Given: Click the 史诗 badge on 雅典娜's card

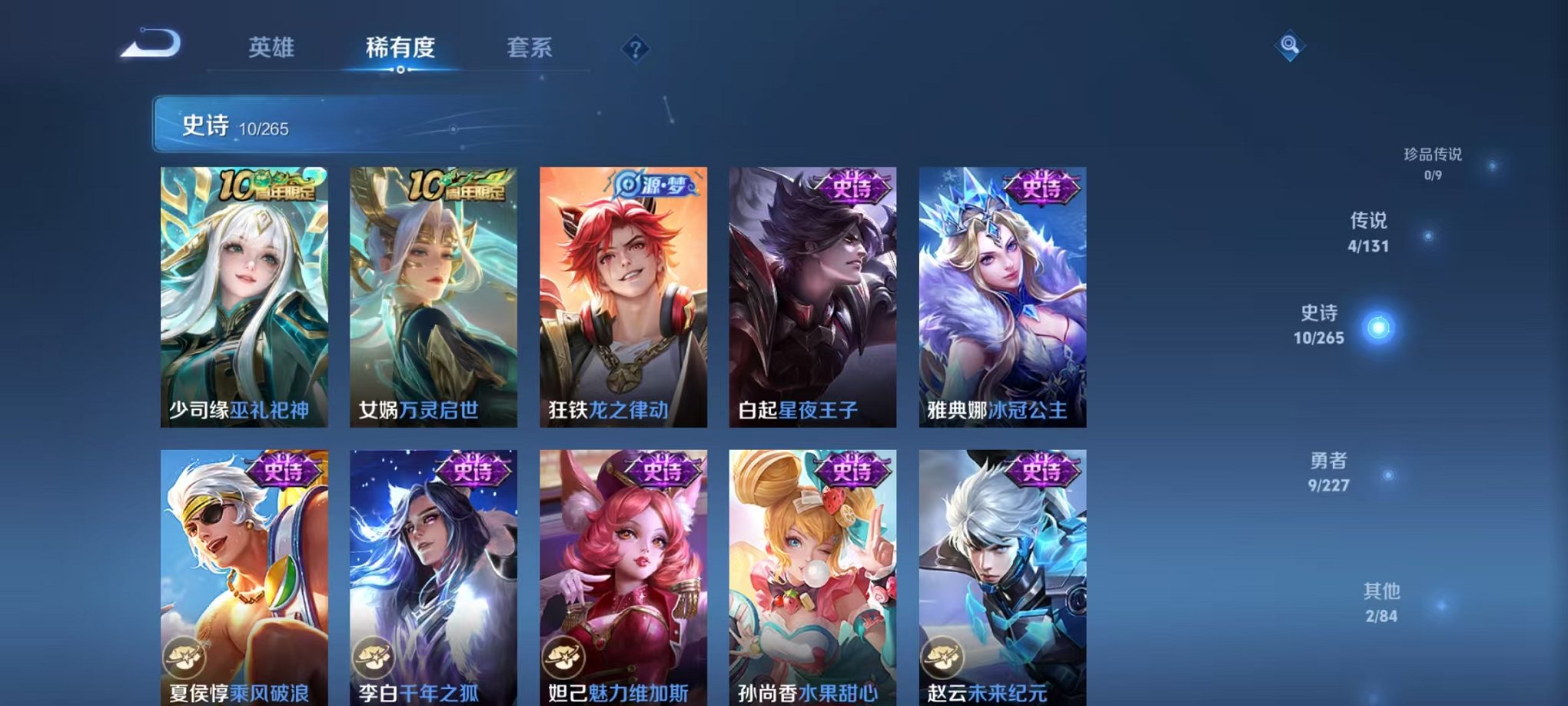Looking at the screenshot, I should 1042,188.
